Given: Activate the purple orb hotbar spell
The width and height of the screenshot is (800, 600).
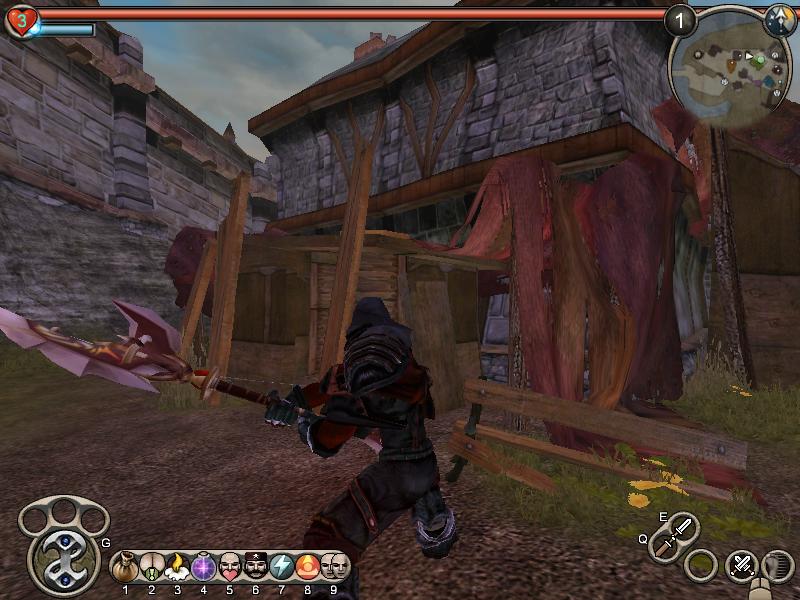Looking at the screenshot, I should pos(204,566).
